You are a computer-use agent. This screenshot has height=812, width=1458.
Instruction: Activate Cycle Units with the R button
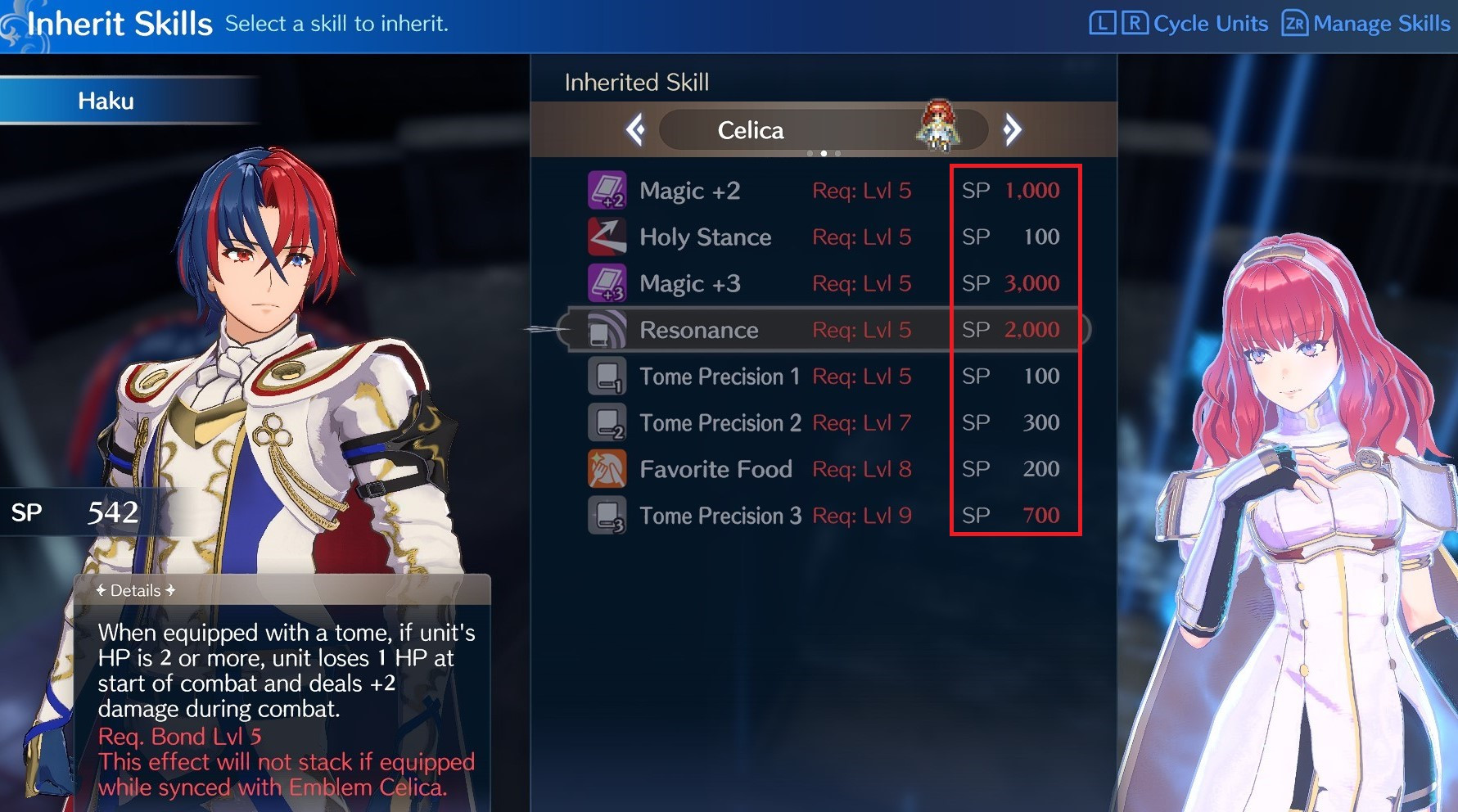point(1137,23)
